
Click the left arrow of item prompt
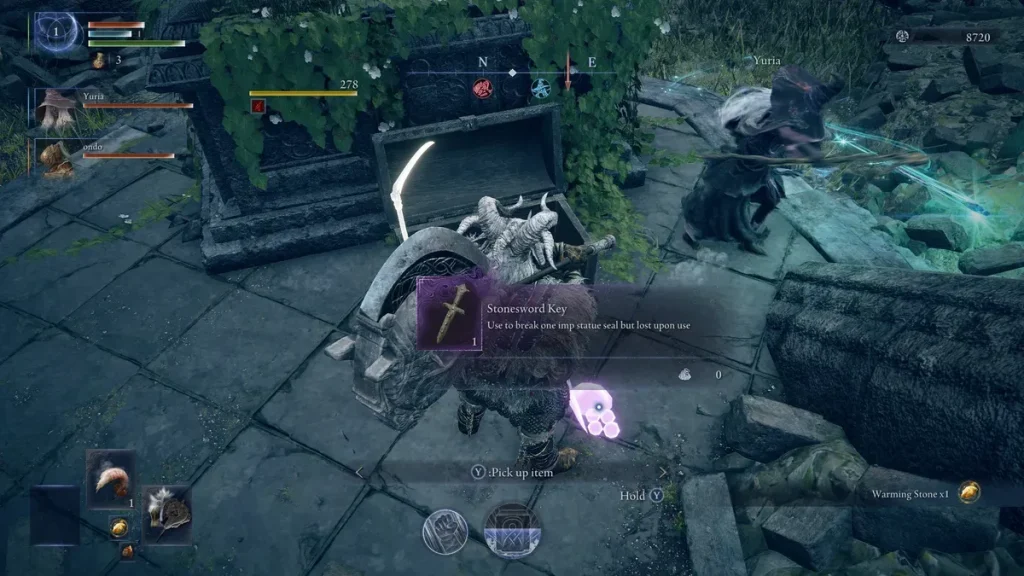[x=360, y=472]
